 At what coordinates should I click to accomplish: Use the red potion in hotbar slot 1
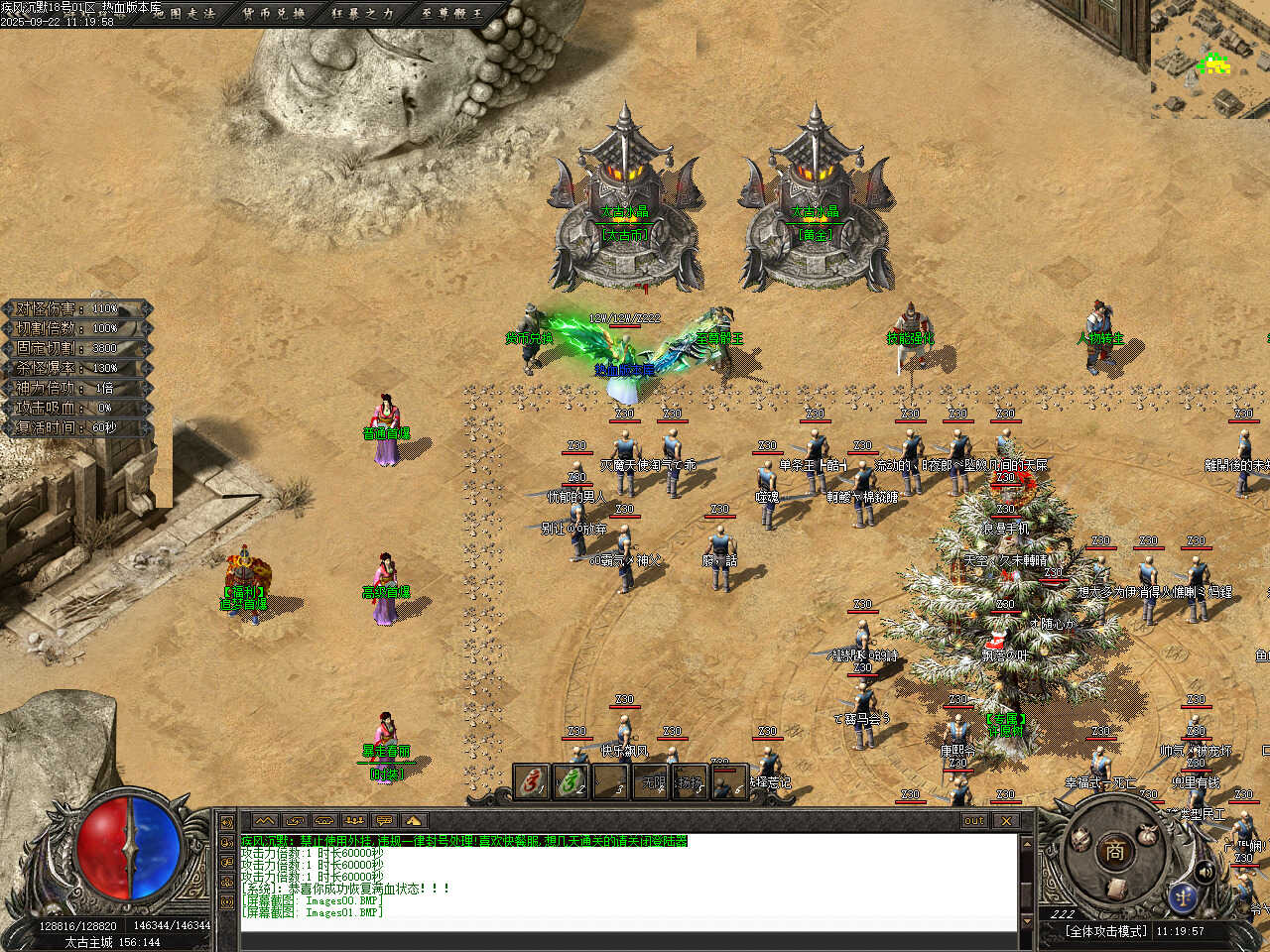(x=532, y=782)
